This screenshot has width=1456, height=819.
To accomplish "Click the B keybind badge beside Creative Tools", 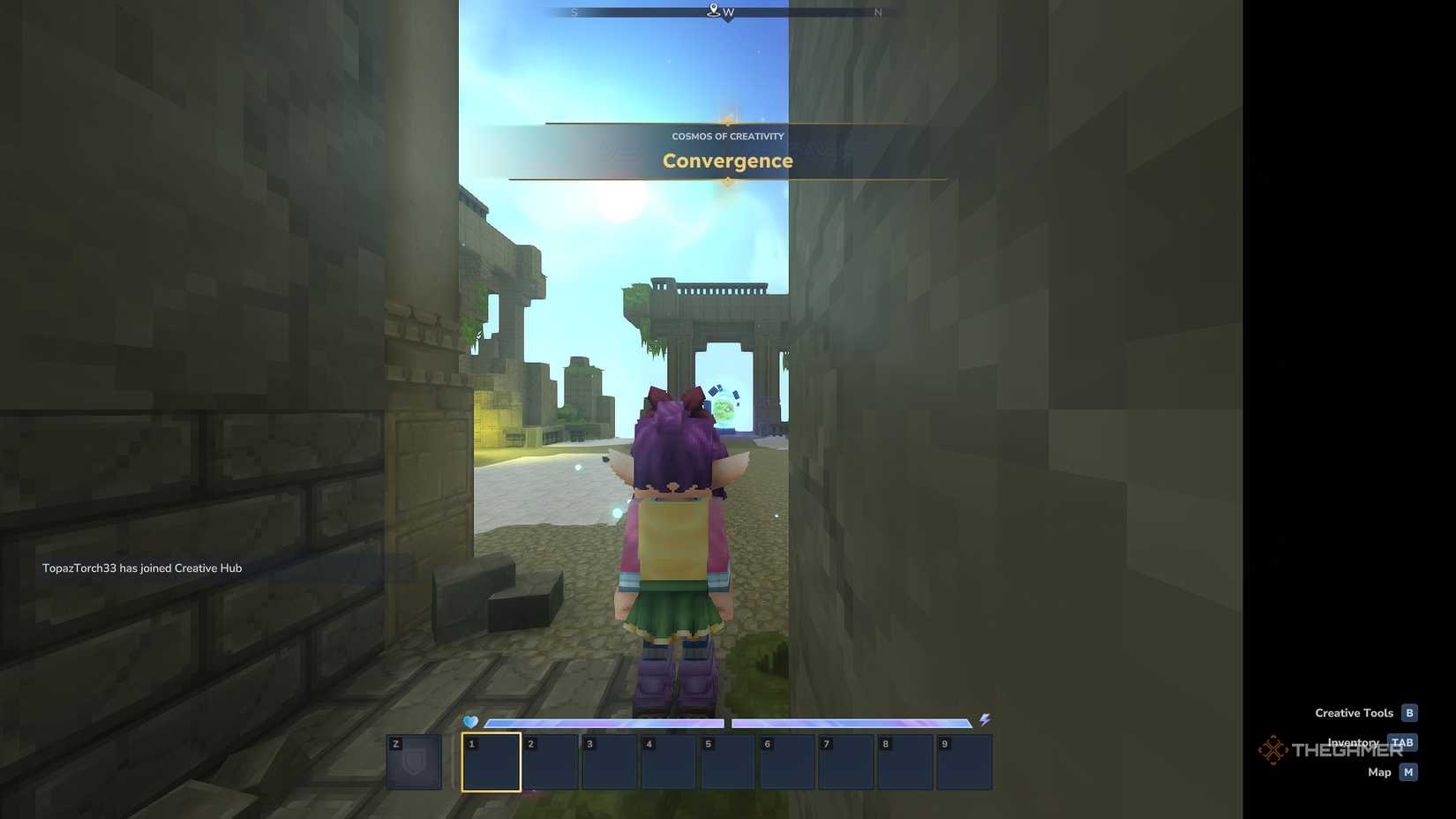I will pyautogui.click(x=1410, y=712).
